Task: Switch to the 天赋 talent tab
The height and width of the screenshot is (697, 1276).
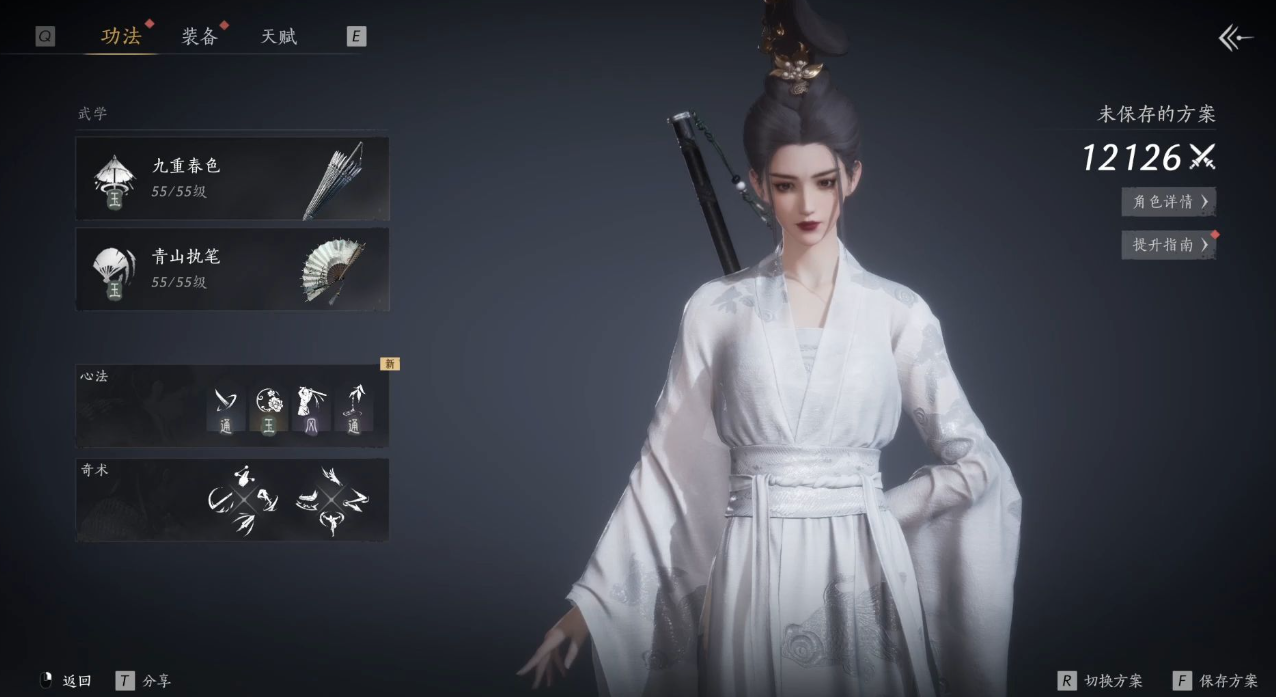Action: pos(279,37)
